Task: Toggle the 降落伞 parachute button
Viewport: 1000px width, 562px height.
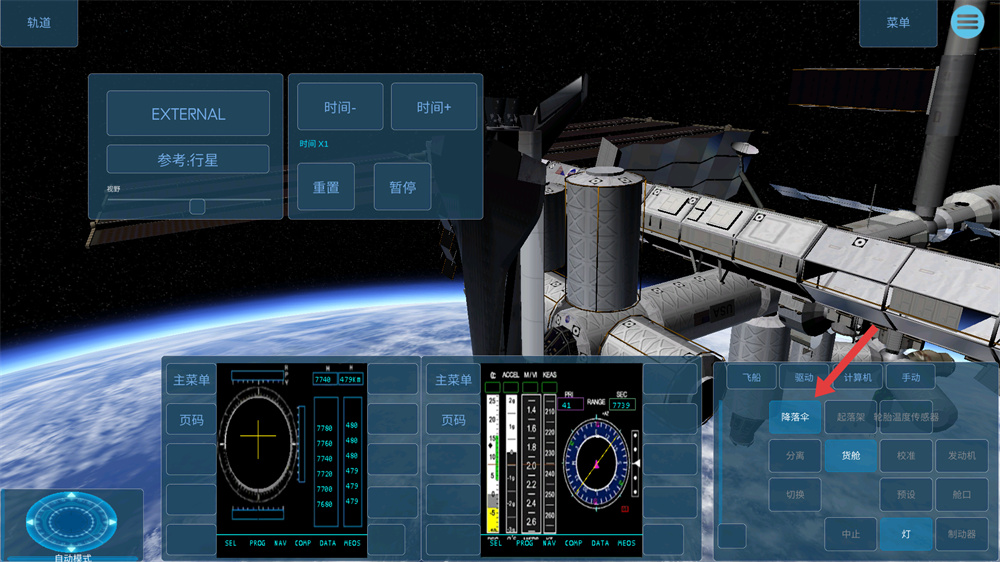Action: pyautogui.click(x=795, y=416)
